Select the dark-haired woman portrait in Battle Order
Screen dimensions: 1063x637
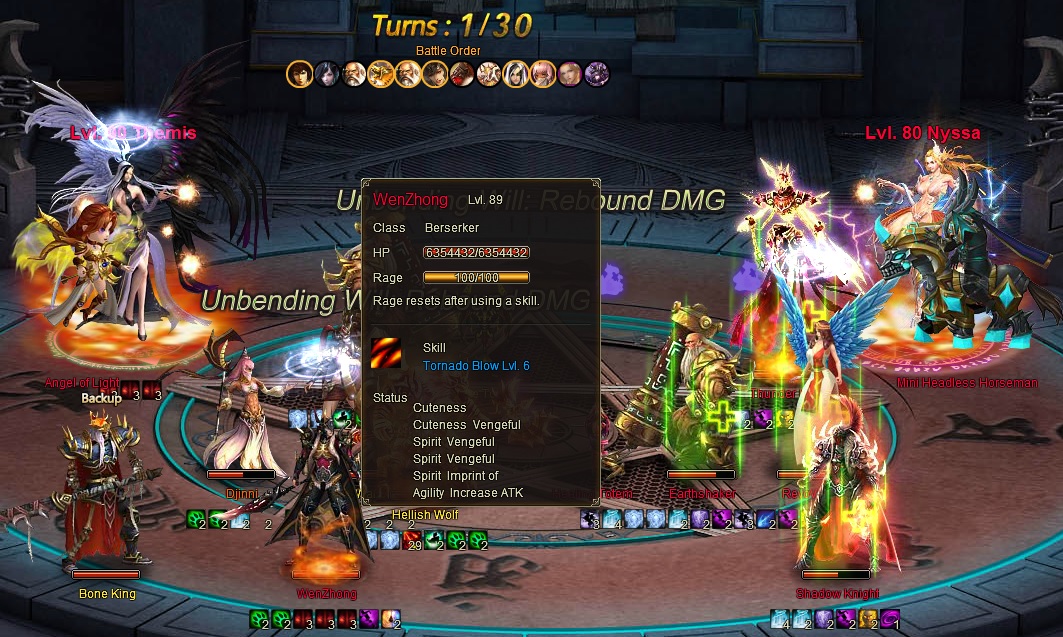(x=326, y=74)
